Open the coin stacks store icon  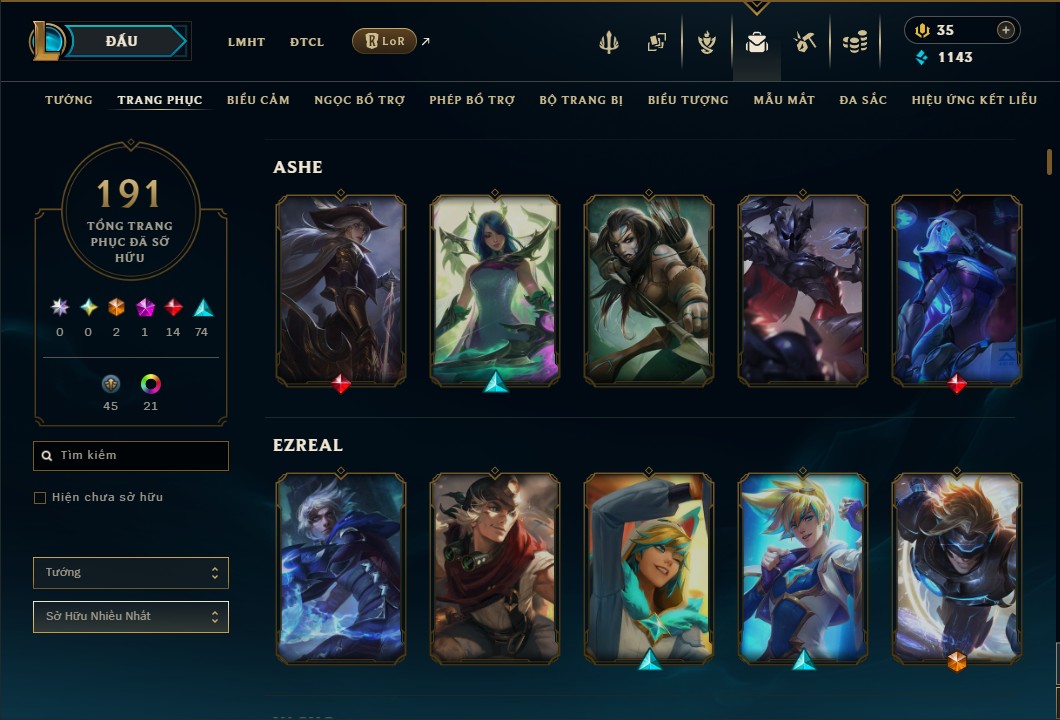(854, 42)
